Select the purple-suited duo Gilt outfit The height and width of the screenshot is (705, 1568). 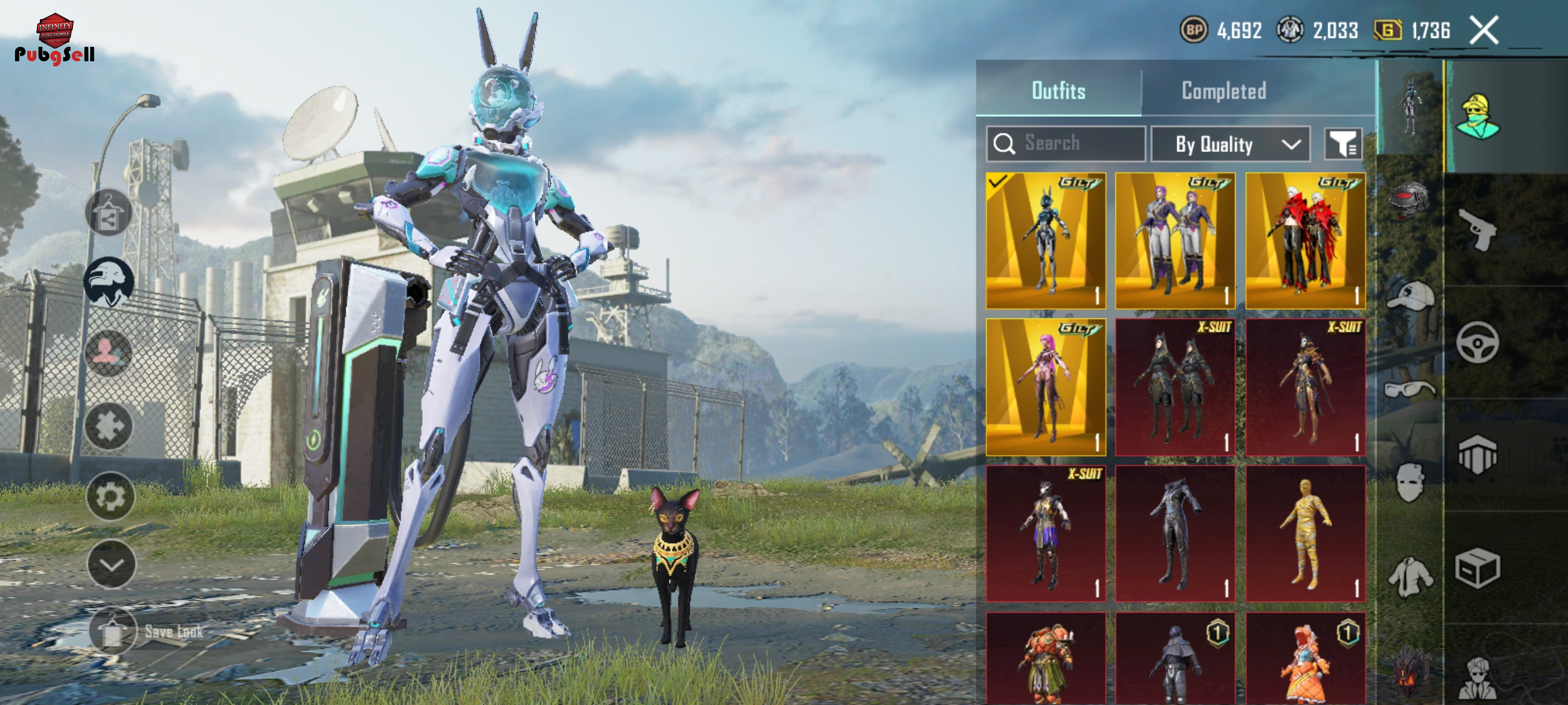pyautogui.click(x=1175, y=241)
